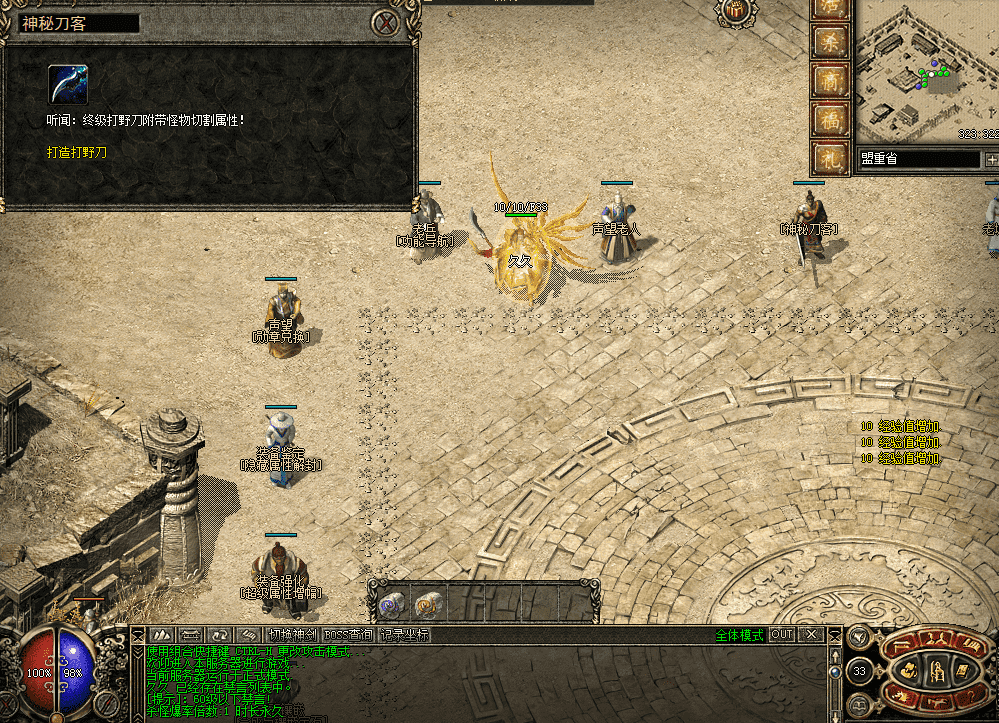Viewport: 999px width, 723px height.
Task: Click the OUT button on chat bar
Action: click(x=782, y=635)
